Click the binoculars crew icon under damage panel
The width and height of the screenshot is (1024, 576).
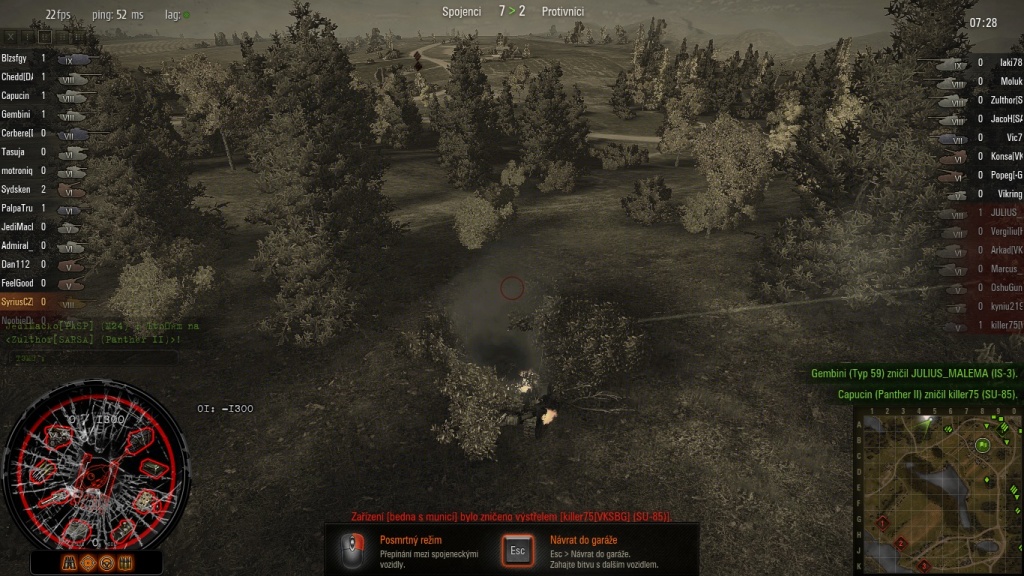pos(70,562)
